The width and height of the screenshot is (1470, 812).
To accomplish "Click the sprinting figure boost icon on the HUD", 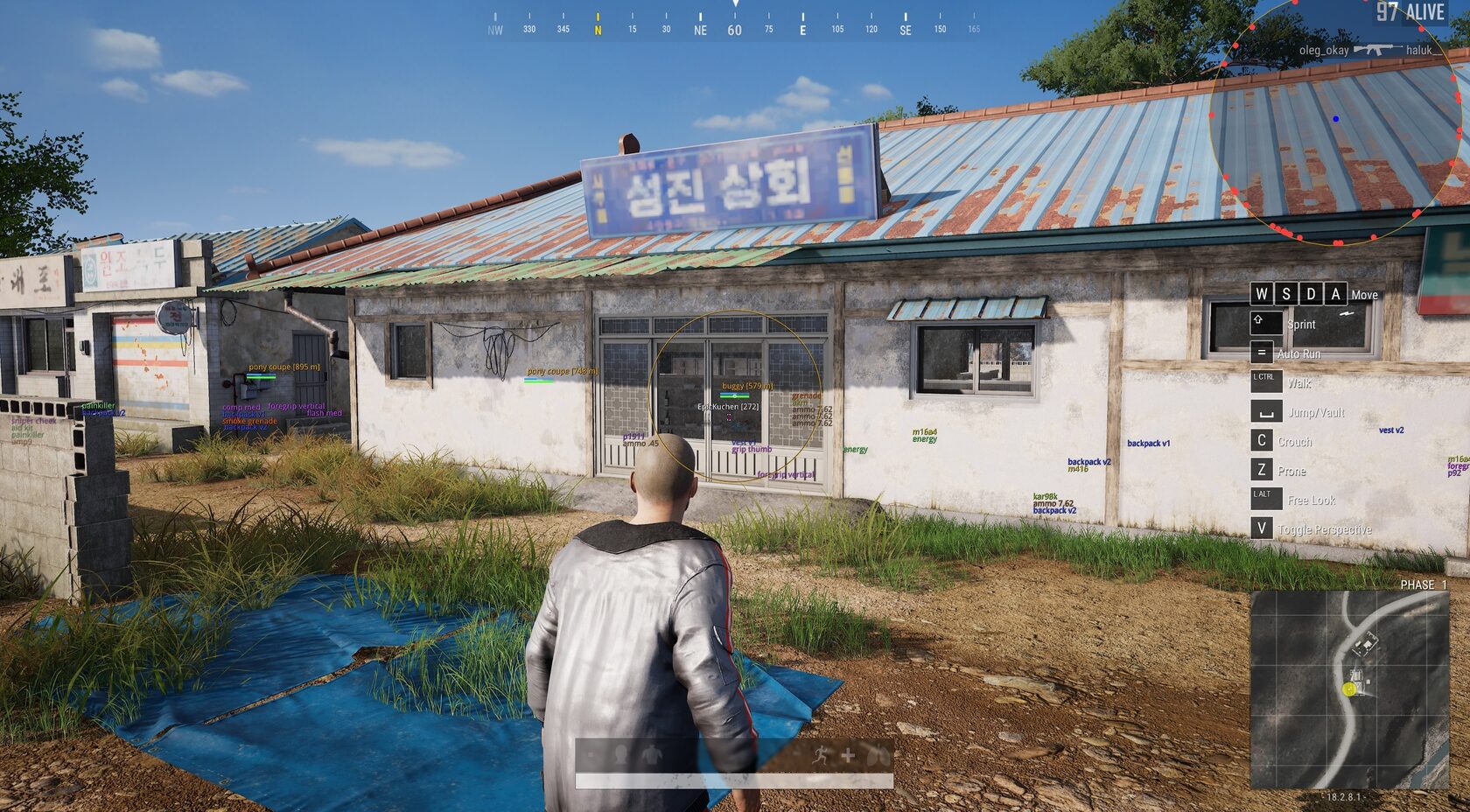I will [x=820, y=755].
